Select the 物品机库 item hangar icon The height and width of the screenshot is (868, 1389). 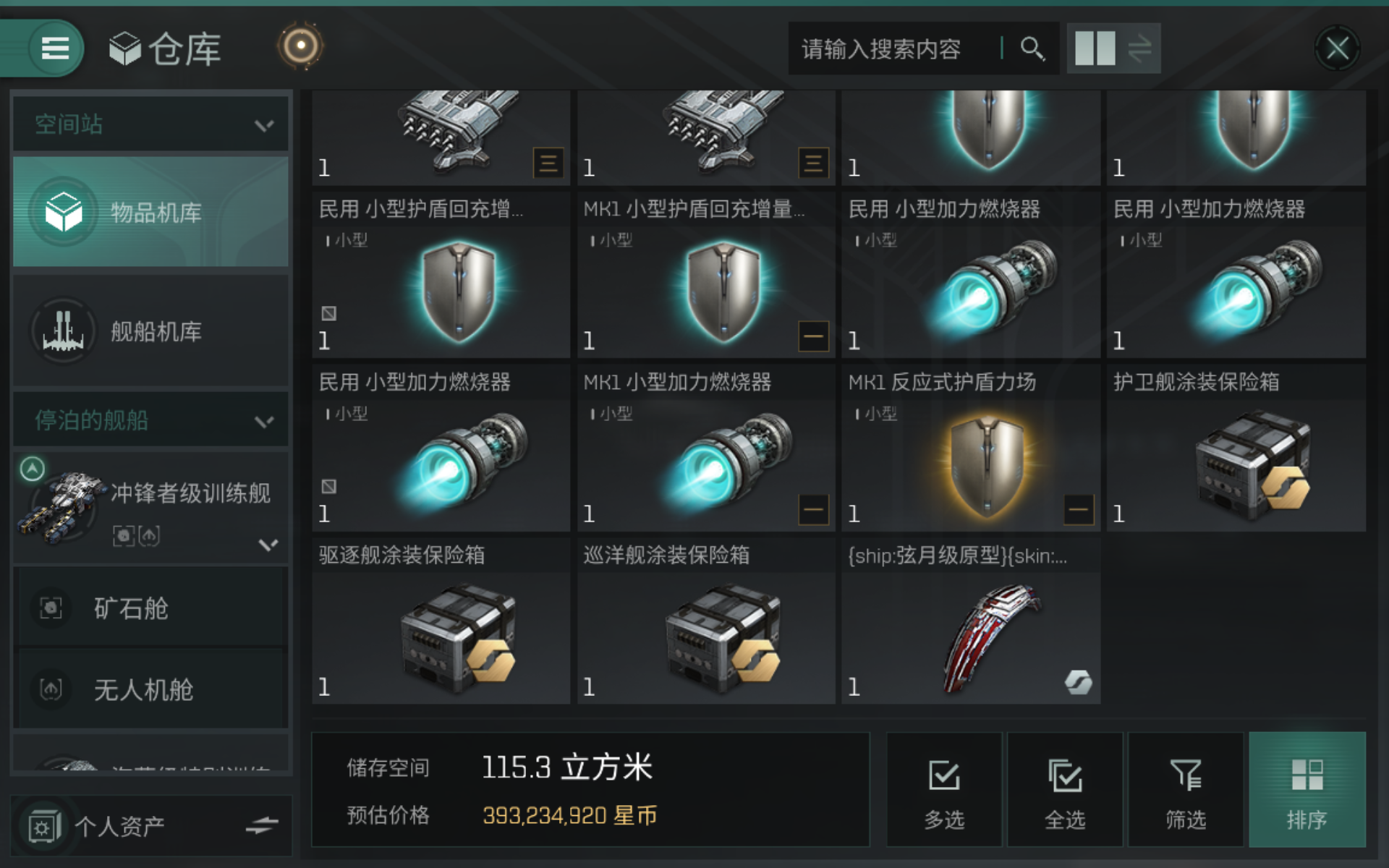coord(65,212)
